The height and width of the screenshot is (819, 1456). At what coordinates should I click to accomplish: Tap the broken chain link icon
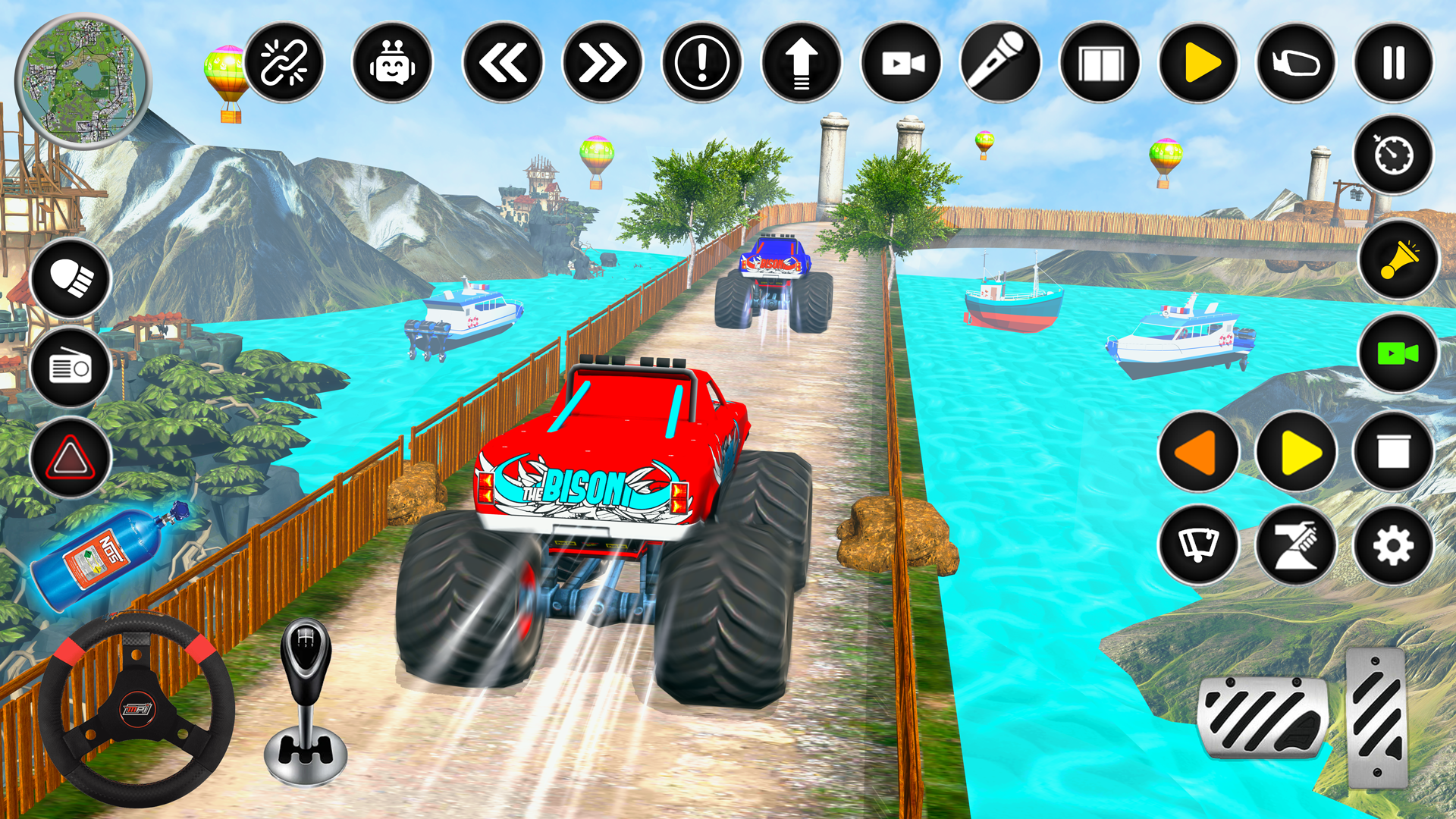coord(284,62)
